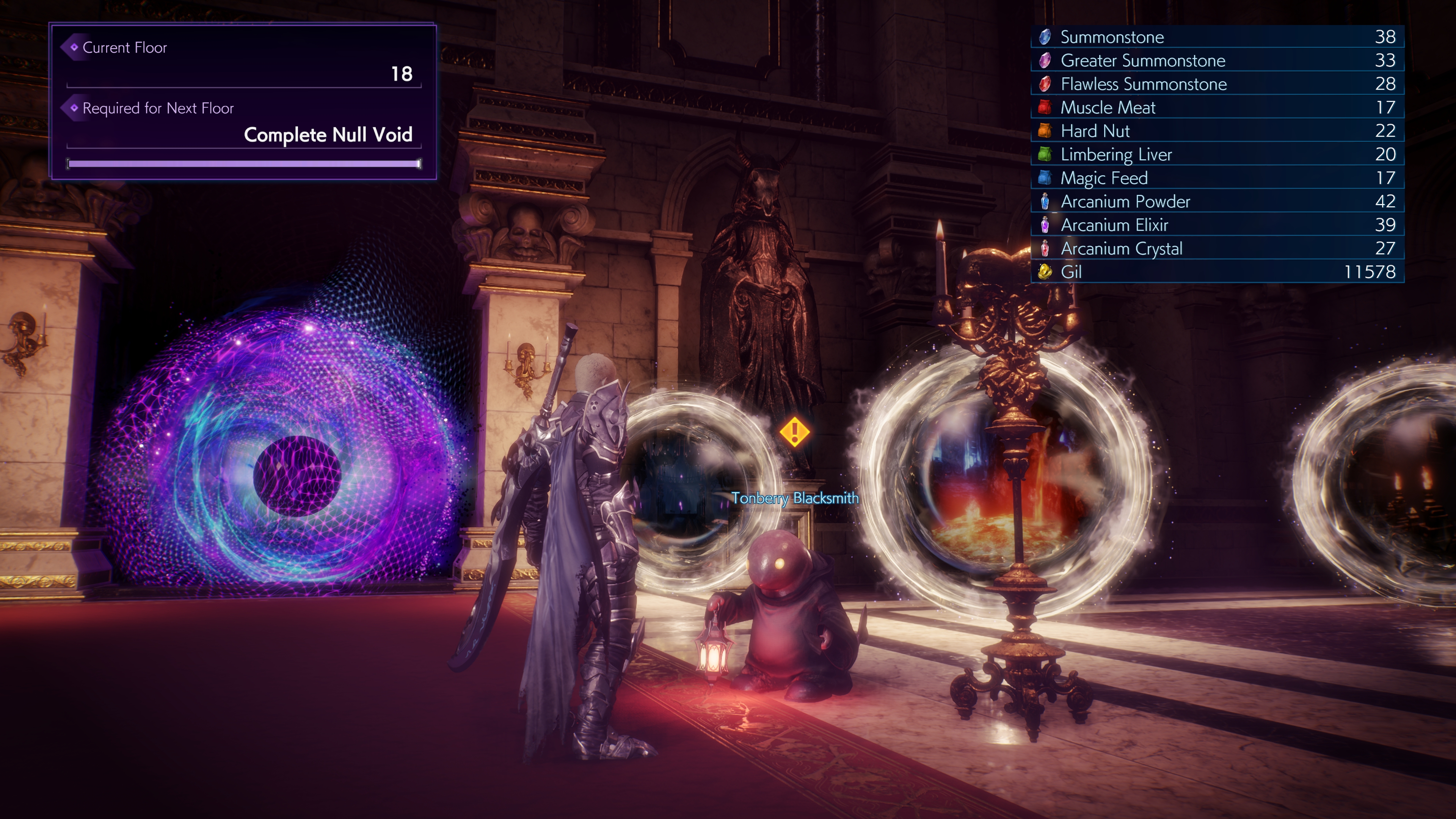Choose the Flawless Summonstone entry
Screen dimensions: 1456x819
(1218, 84)
